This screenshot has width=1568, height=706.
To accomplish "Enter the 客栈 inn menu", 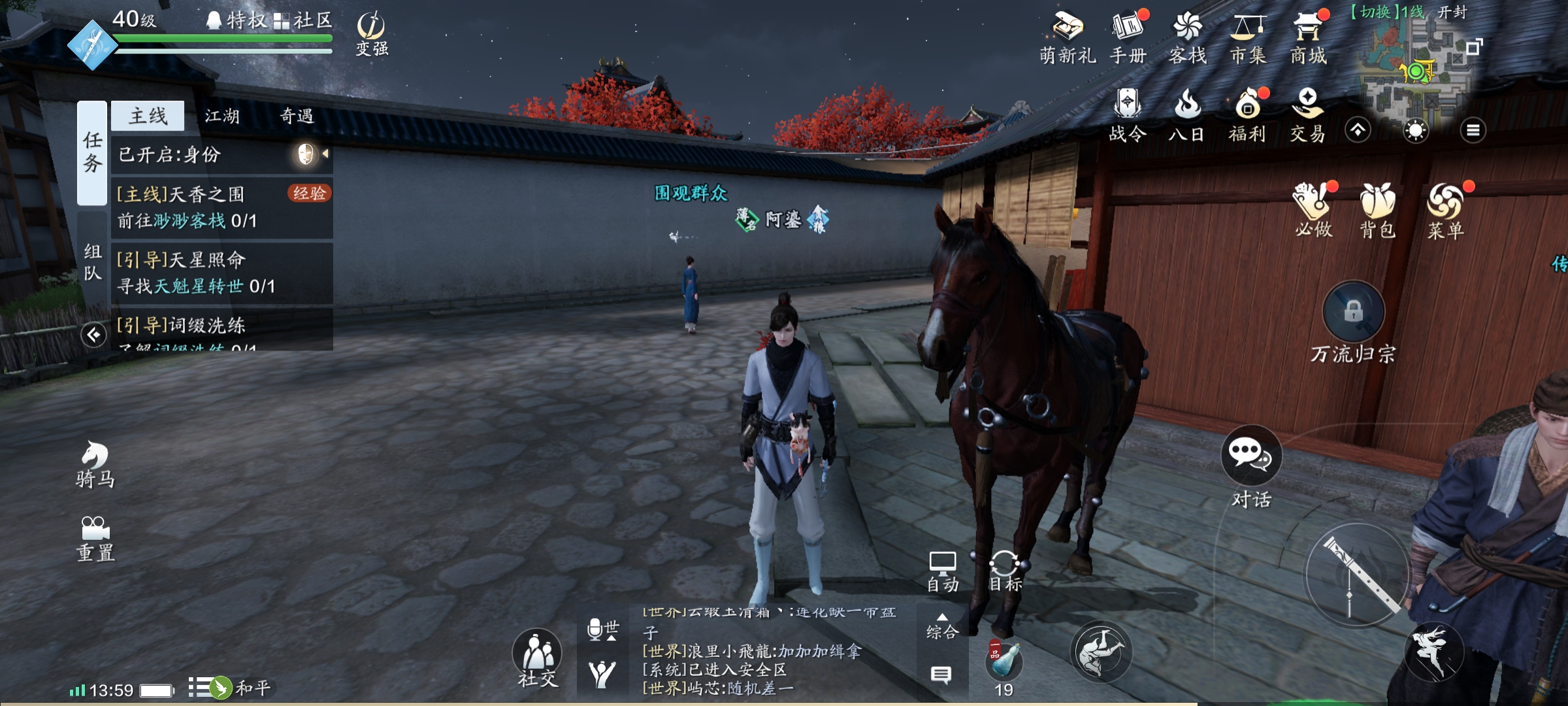I will pos(1187,38).
